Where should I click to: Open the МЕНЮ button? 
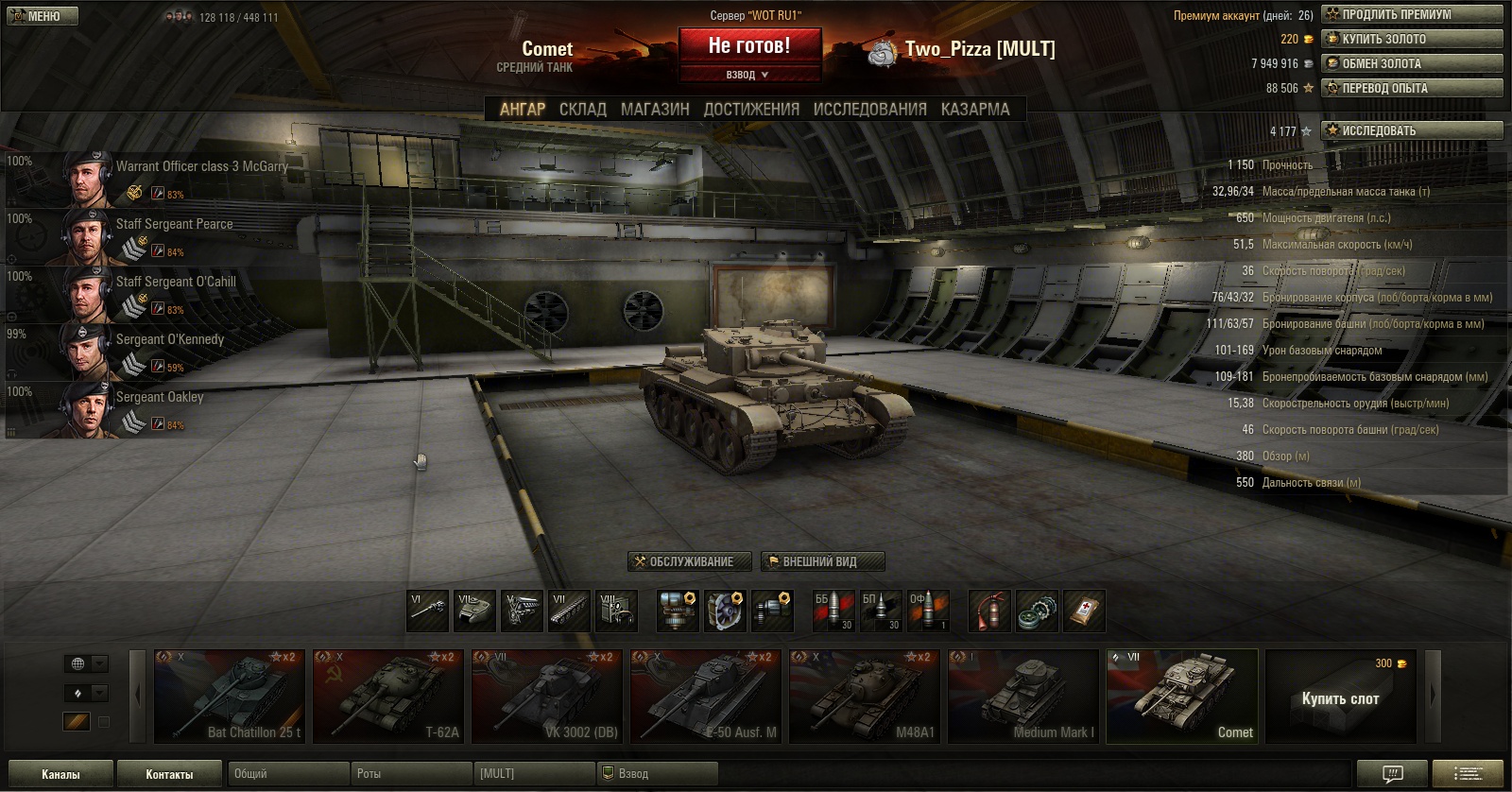[42, 16]
